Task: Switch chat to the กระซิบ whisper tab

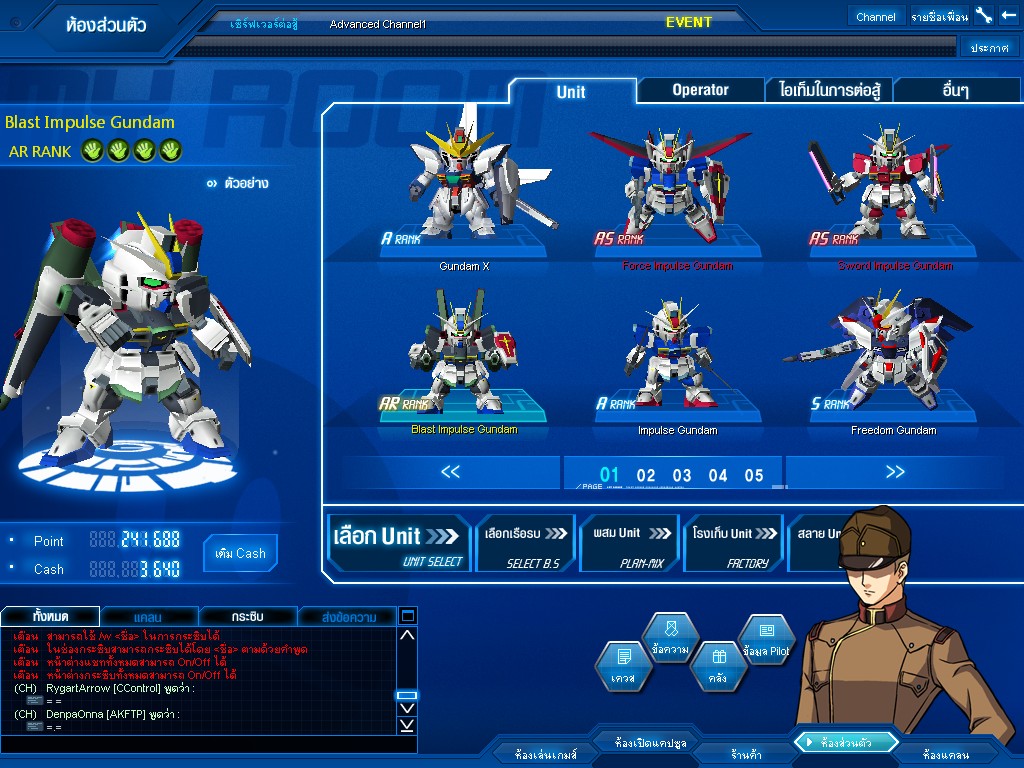Action: click(x=246, y=616)
